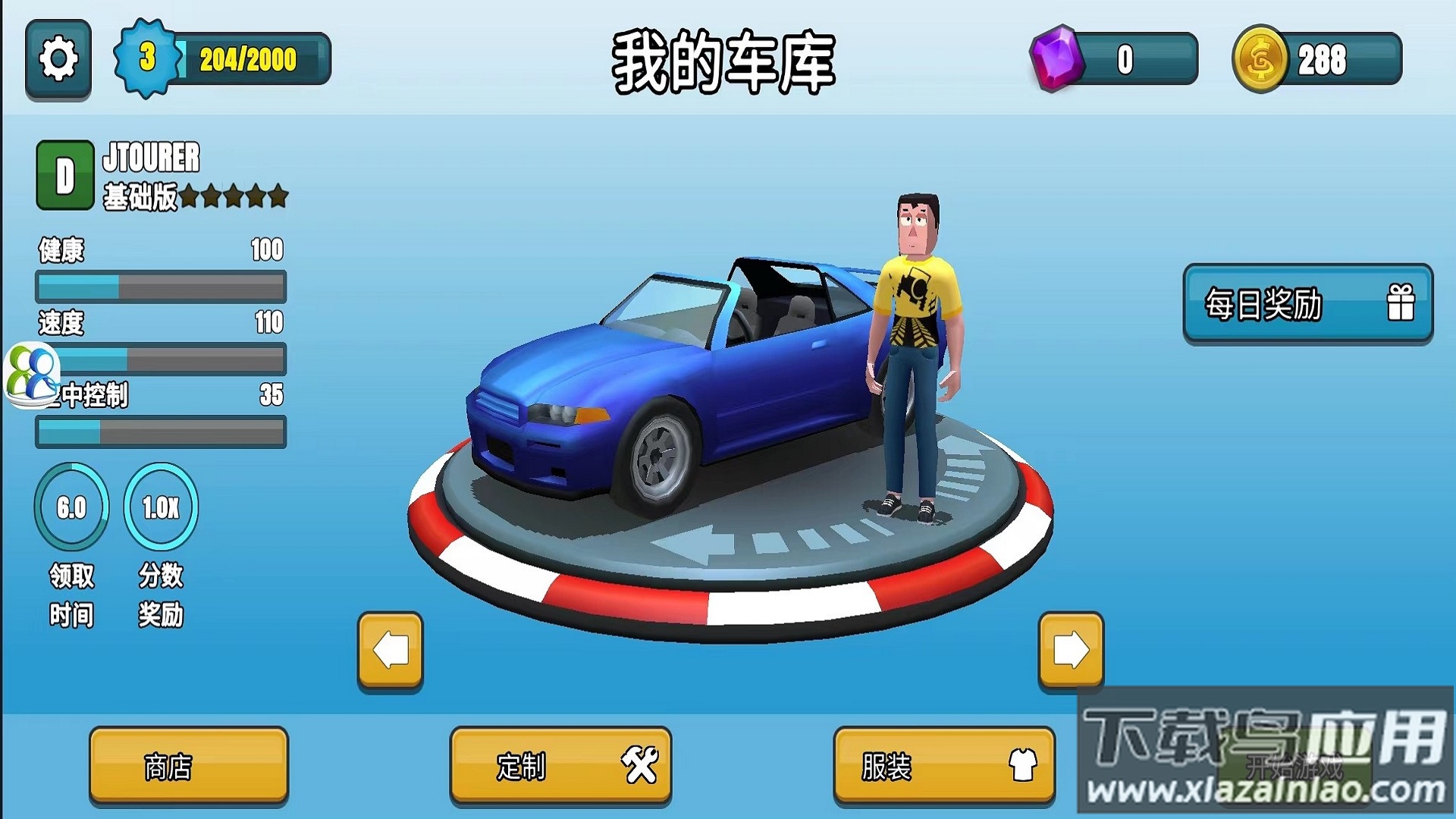Tap the purple gem currency counter
1456x819 pixels.
[x=1113, y=59]
